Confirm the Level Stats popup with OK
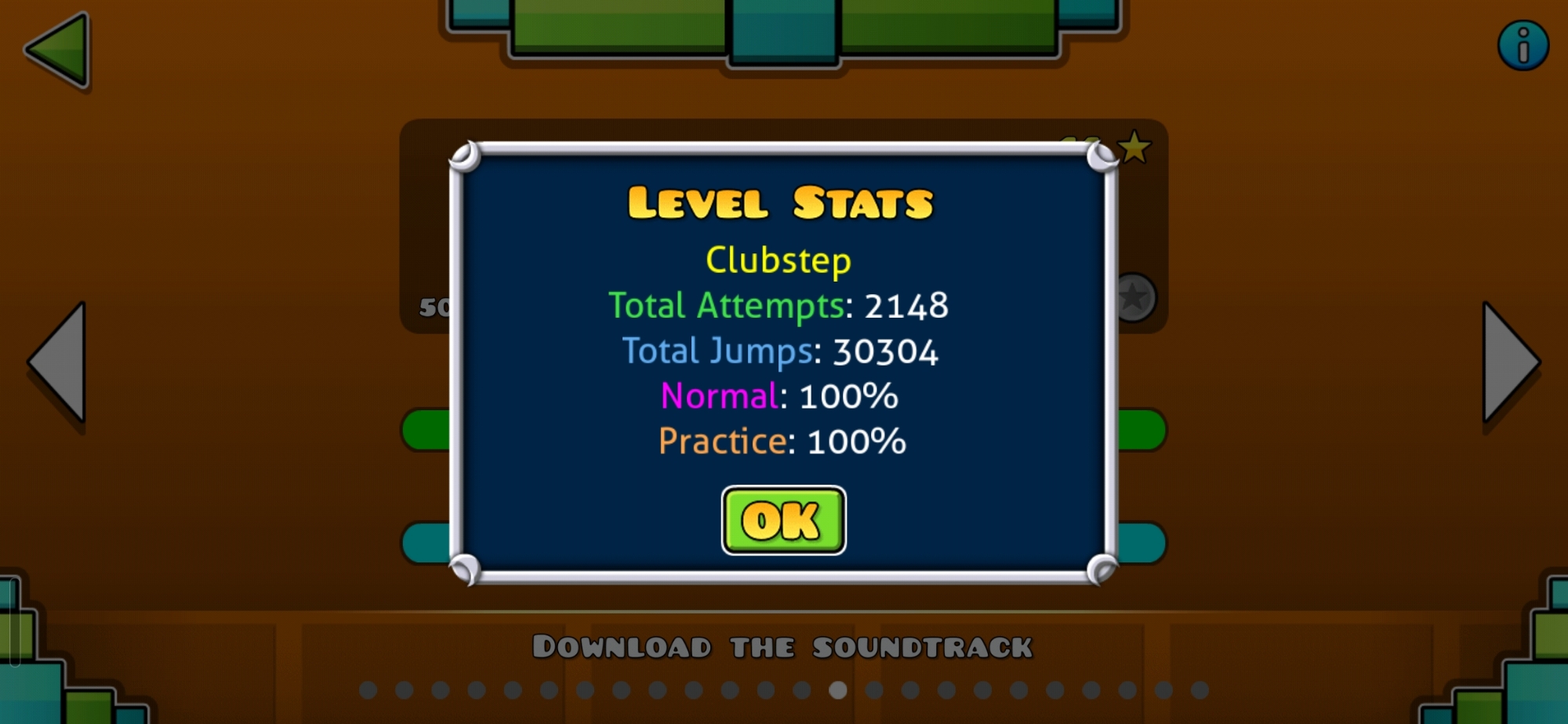The image size is (1568, 724). pos(783,520)
